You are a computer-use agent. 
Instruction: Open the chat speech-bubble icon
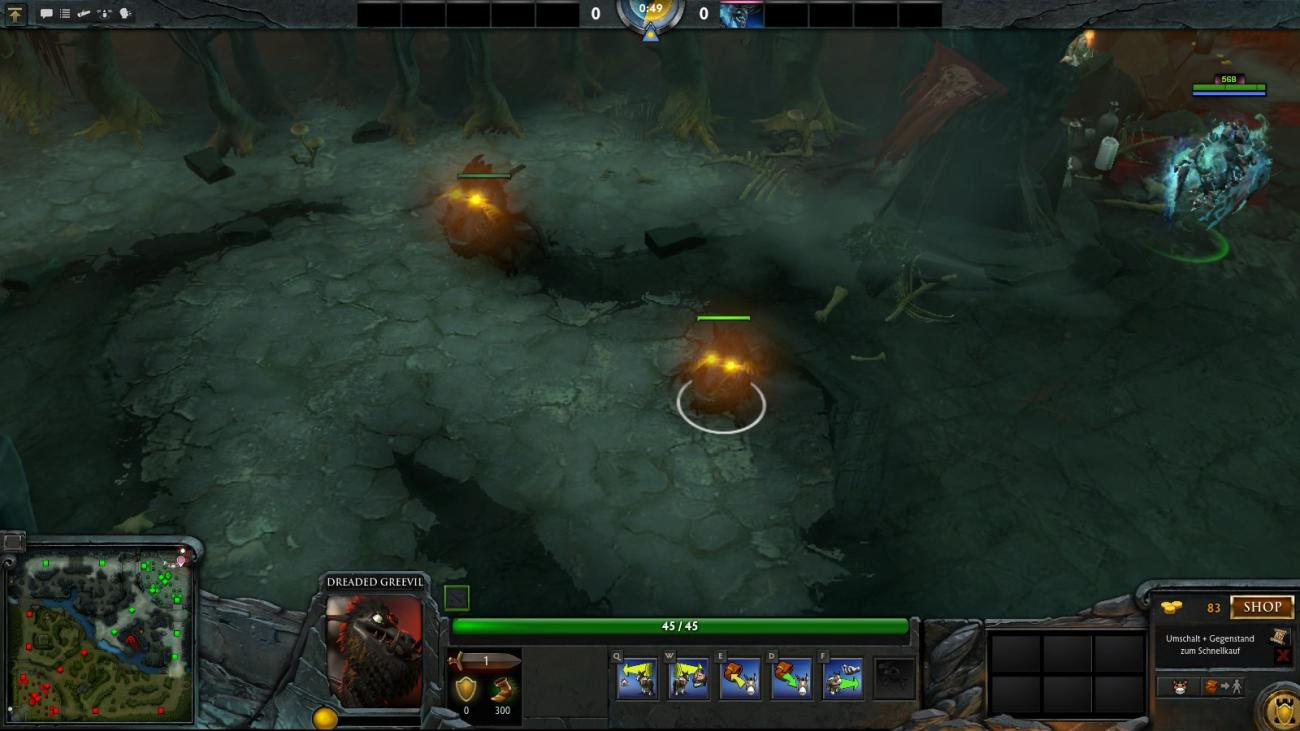click(x=46, y=14)
